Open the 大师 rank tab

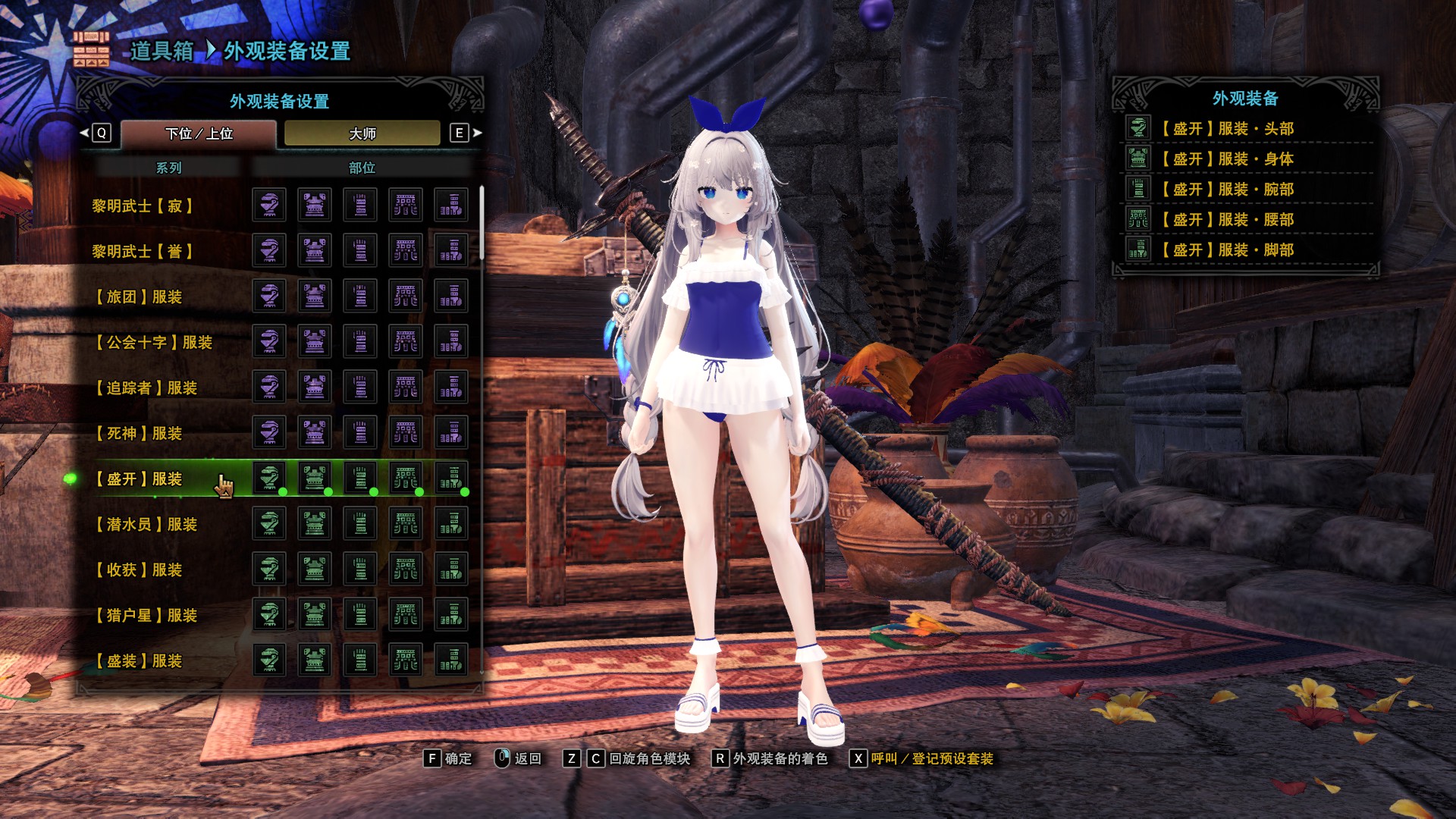click(x=362, y=133)
